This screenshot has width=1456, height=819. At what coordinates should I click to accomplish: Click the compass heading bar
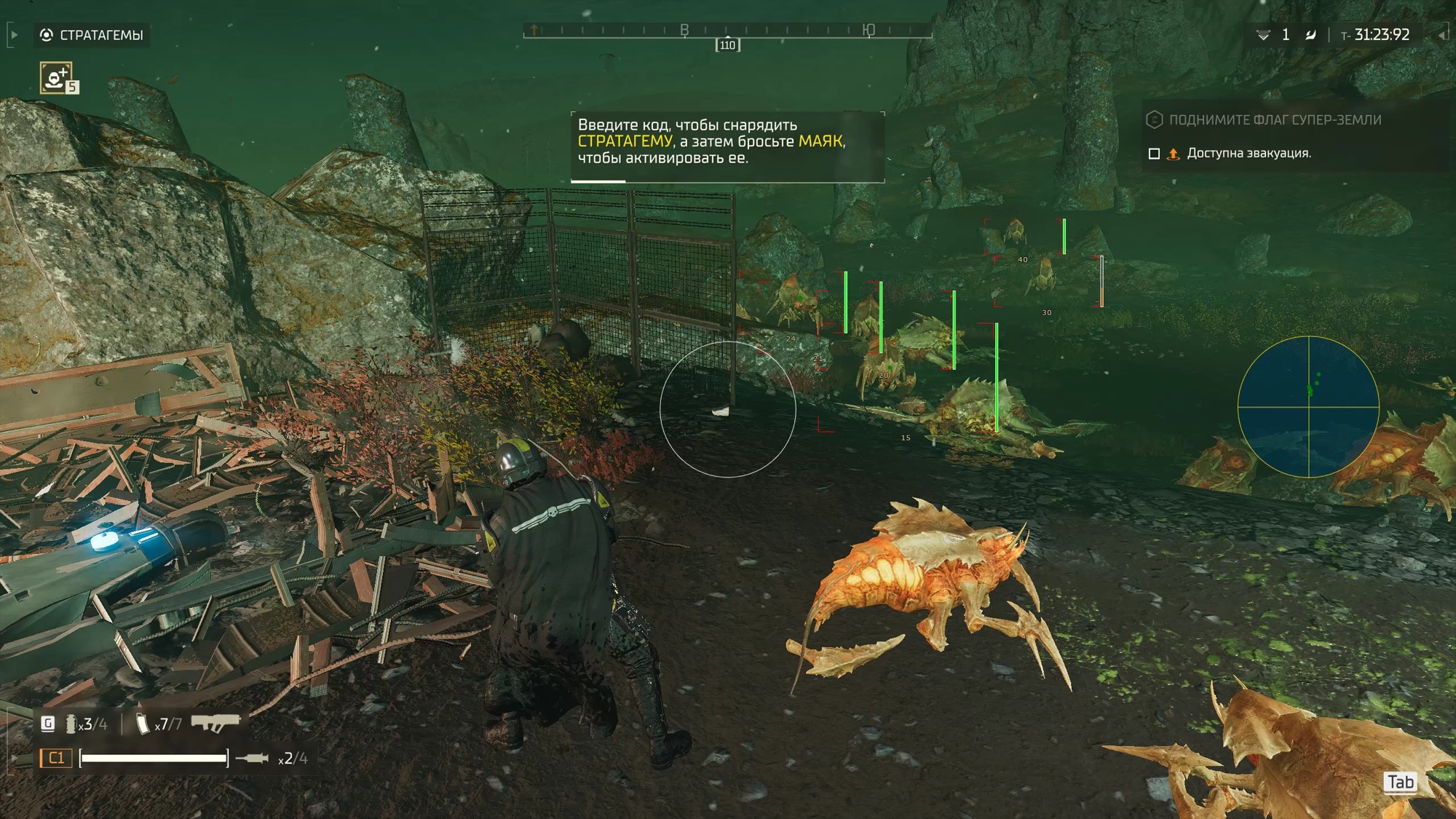click(x=727, y=31)
